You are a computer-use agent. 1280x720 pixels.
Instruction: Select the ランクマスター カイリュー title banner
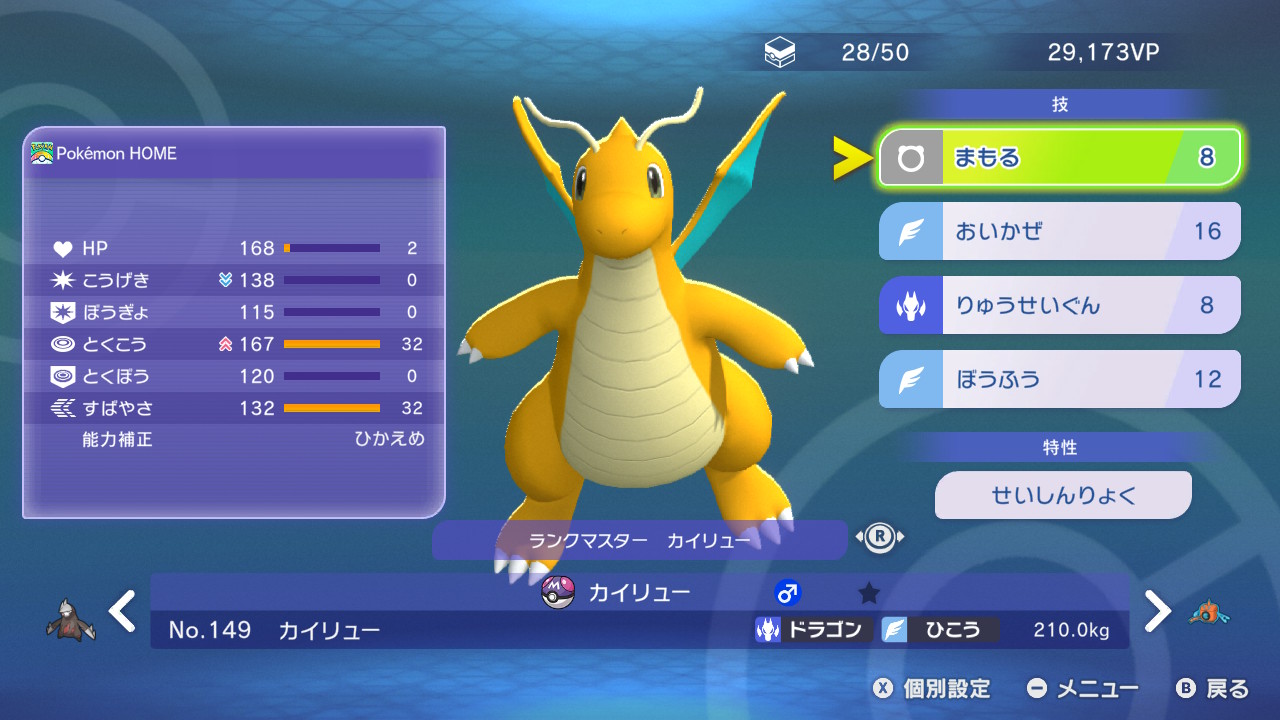click(639, 540)
